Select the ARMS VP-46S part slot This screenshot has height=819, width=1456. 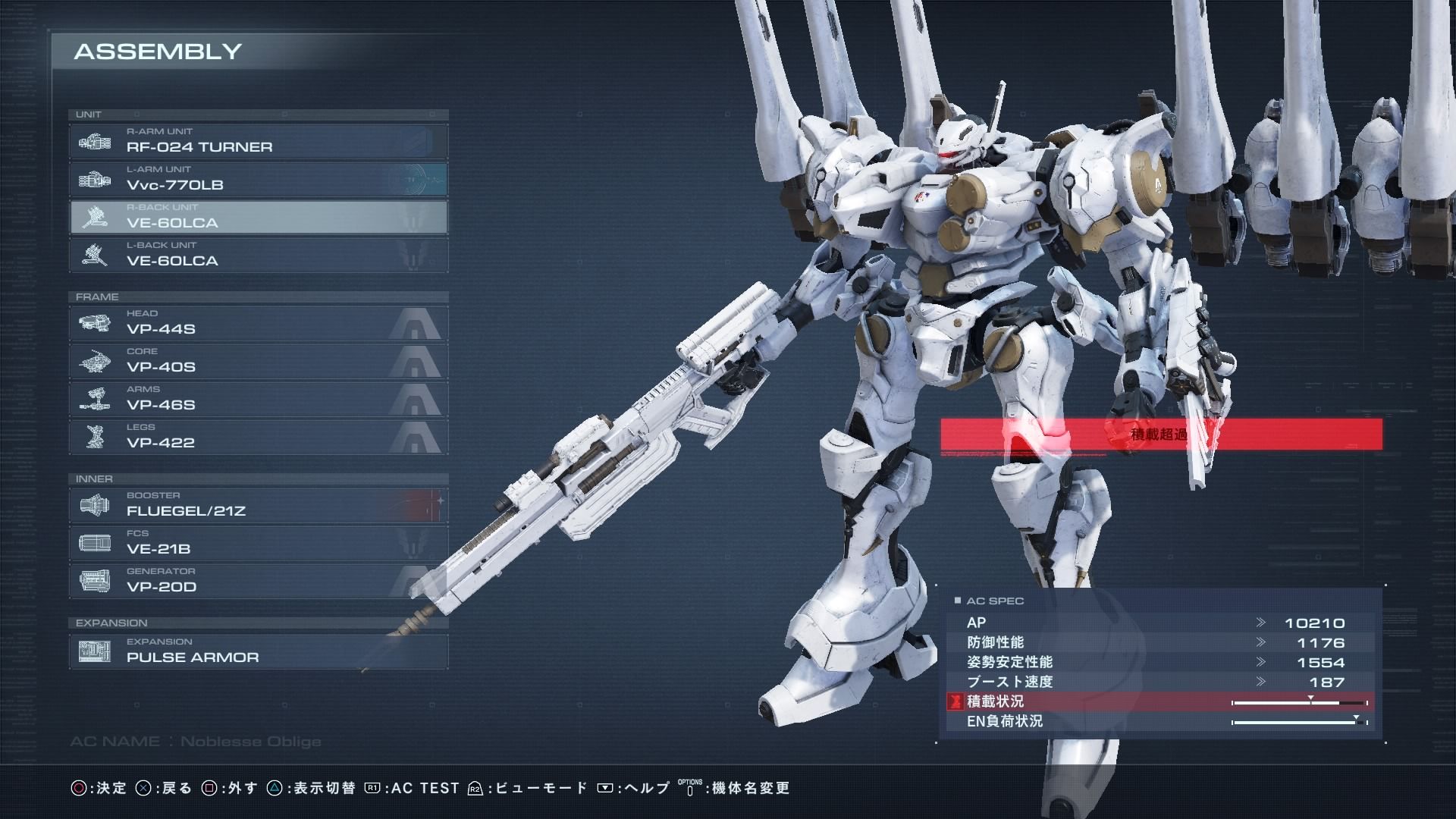(x=258, y=399)
